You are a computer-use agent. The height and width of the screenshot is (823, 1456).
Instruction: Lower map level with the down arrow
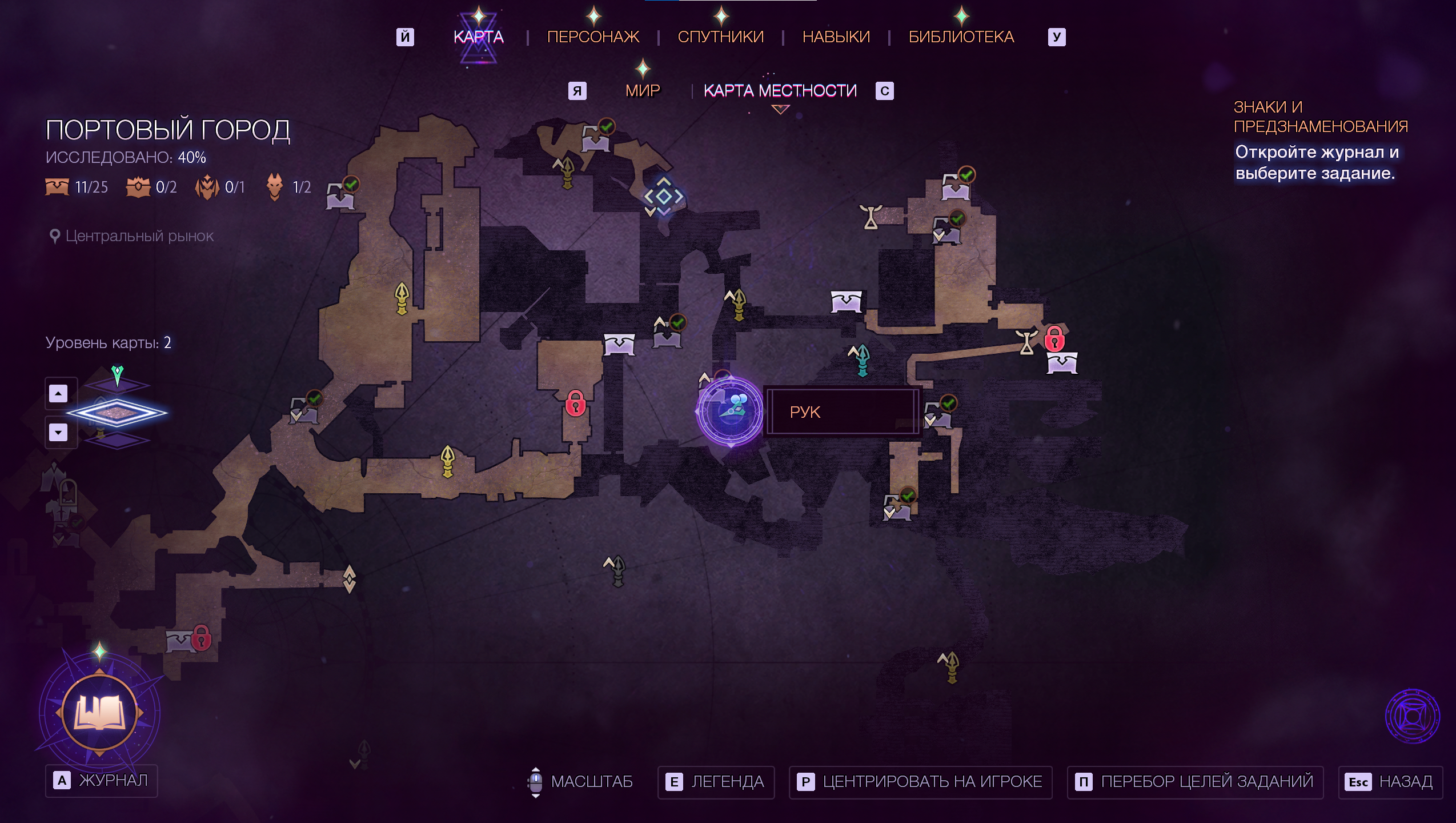[x=58, y=433]
